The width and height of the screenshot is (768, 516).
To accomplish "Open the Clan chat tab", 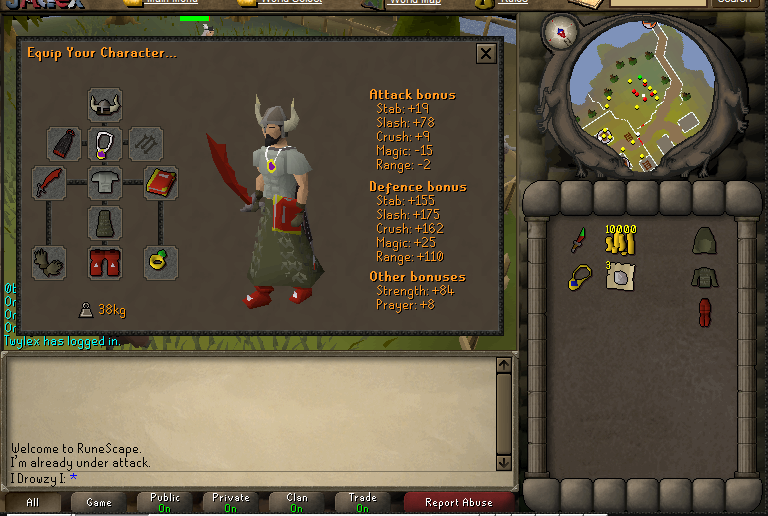I will pyautogui.click(x=297, y=502).
